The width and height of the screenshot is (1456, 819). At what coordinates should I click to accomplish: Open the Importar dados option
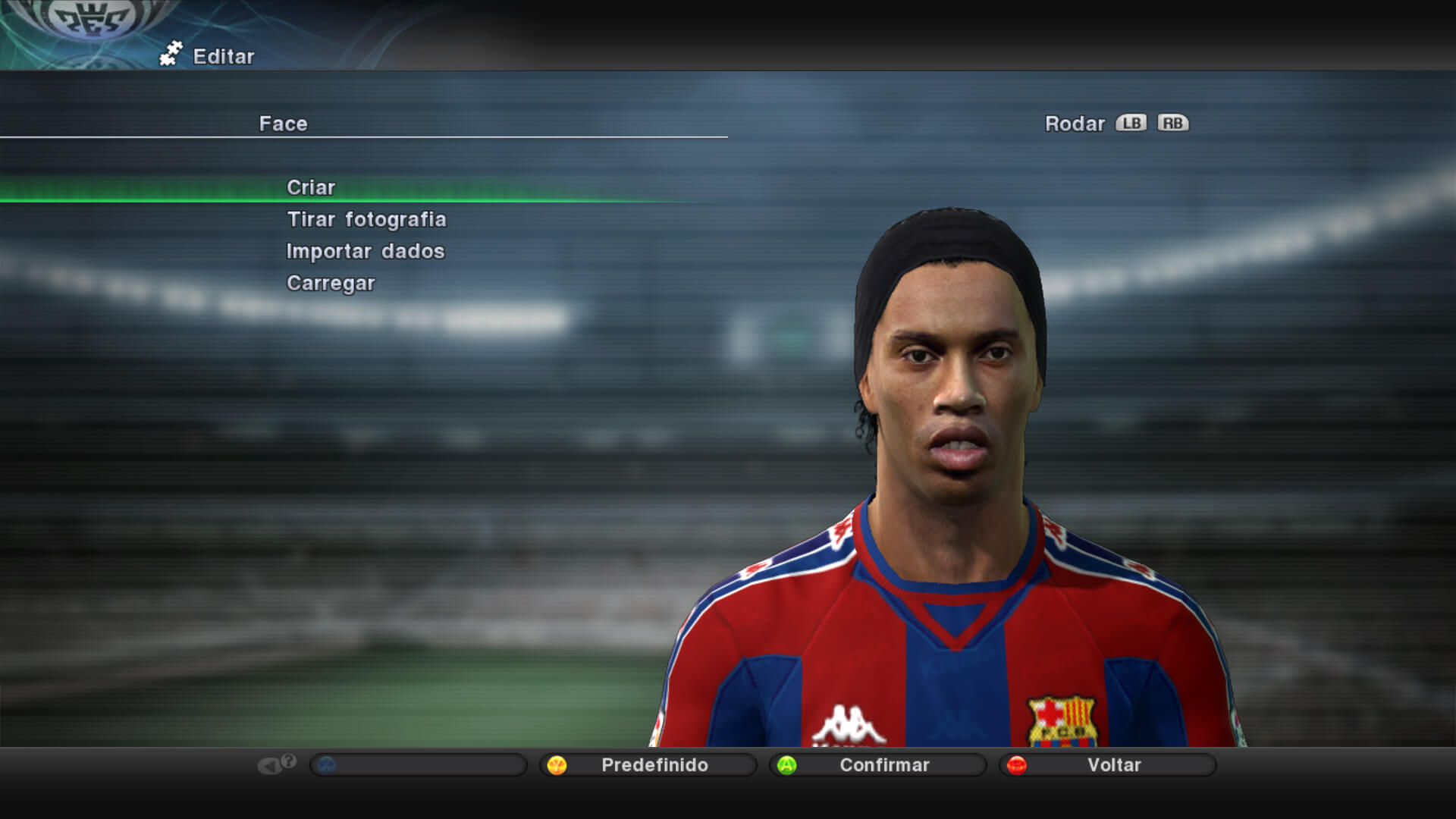[x=366, y=251]
